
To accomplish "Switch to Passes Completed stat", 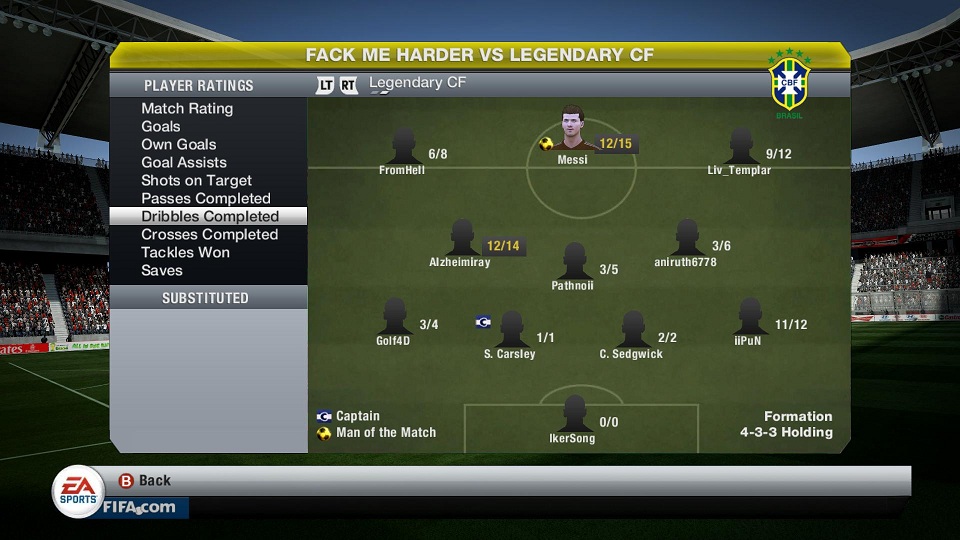I will (x=206, y=198).
